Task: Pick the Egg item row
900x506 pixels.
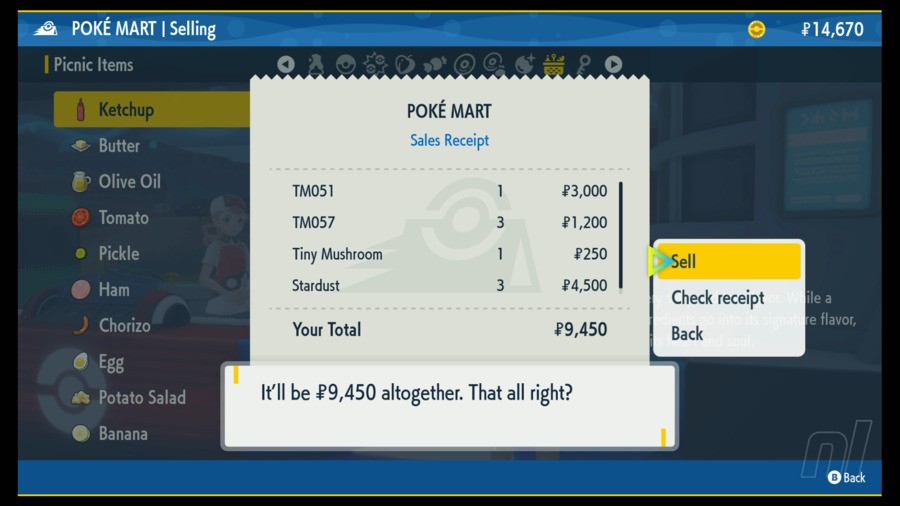Action: click(111, 362)
